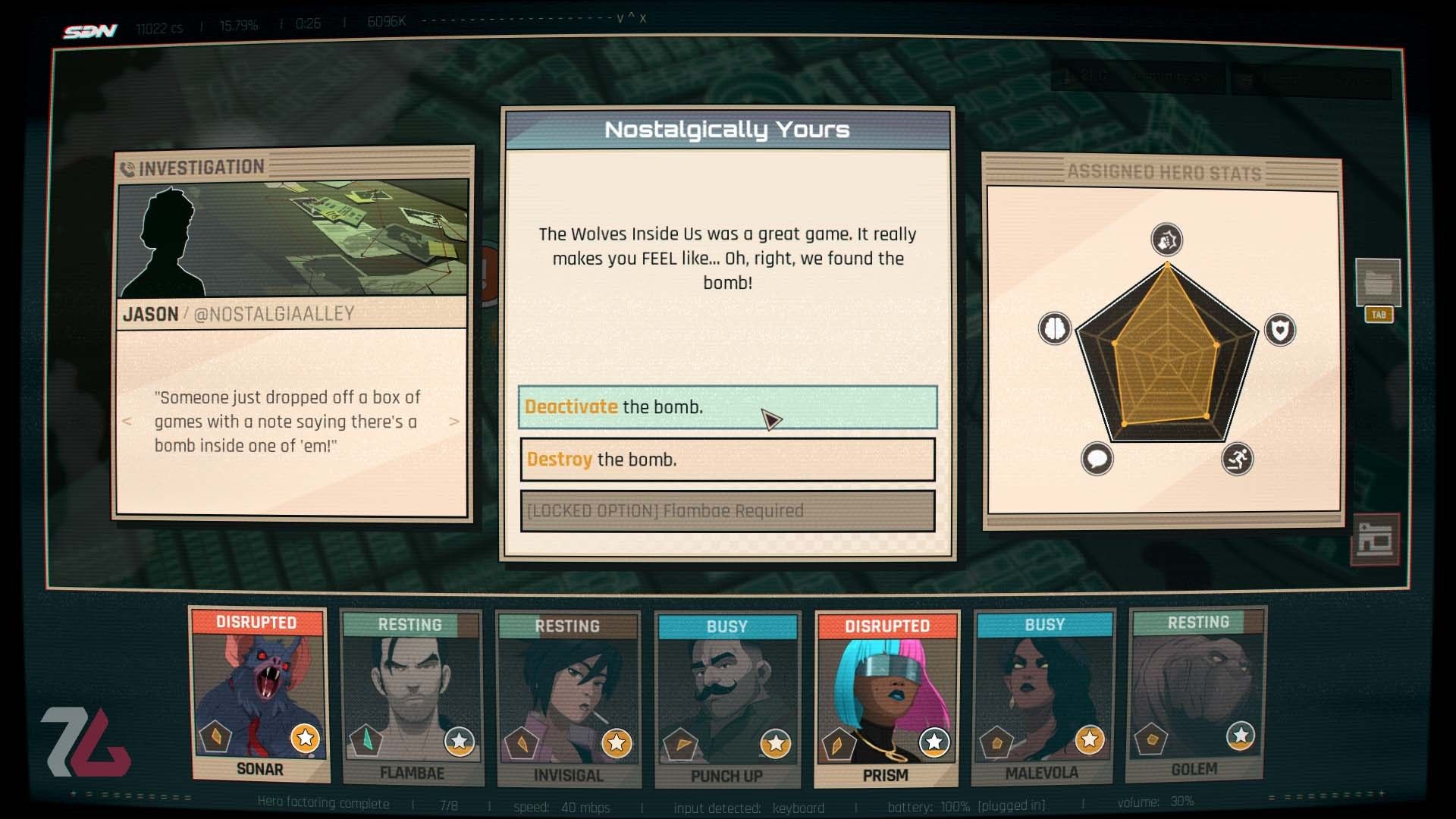This screenshot has height=819, width=1456.
Task: Pick the Golem hero card
Action: [x=1196, y=695]
